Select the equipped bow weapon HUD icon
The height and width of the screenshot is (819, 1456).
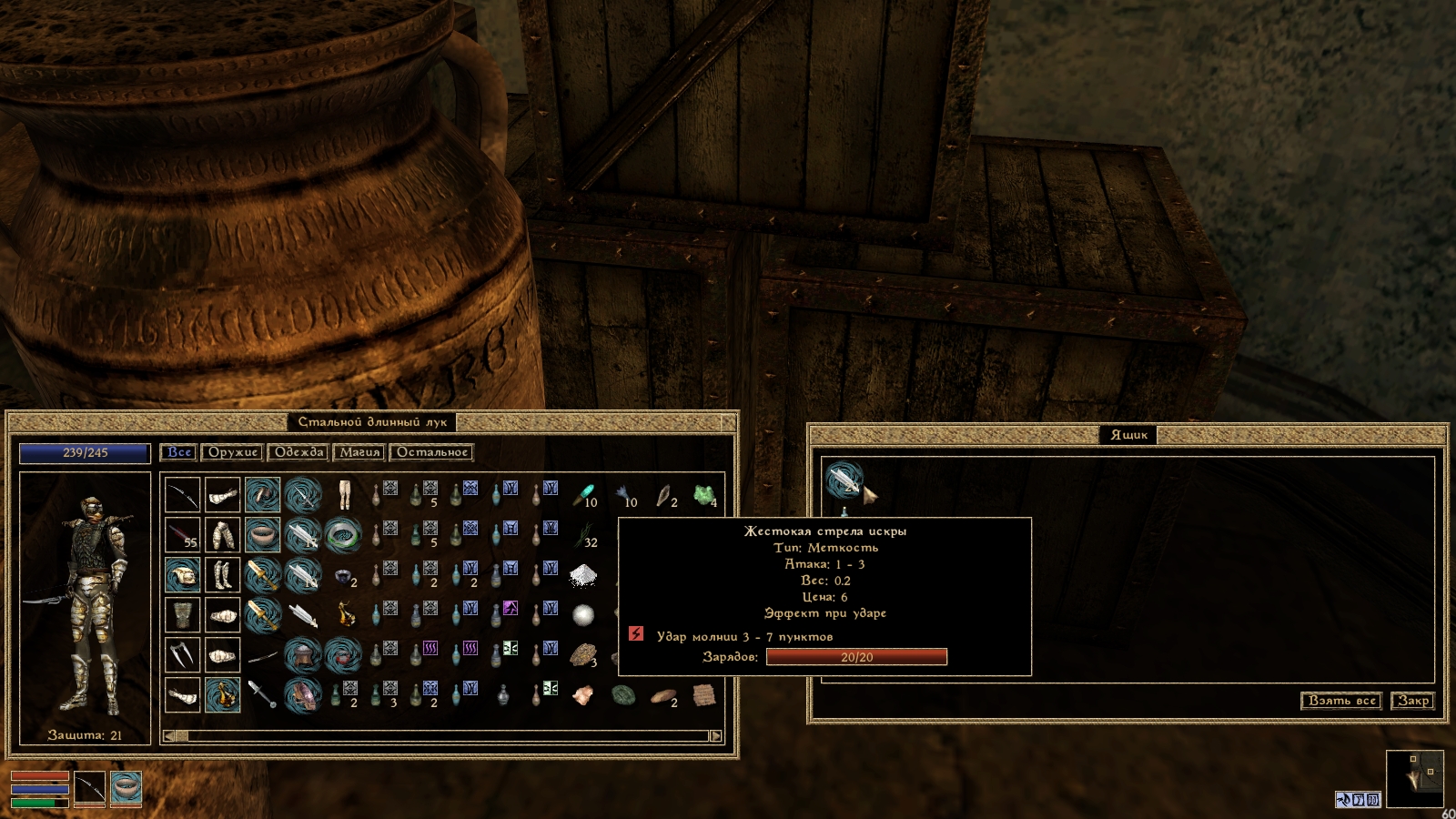pos(89,788)
